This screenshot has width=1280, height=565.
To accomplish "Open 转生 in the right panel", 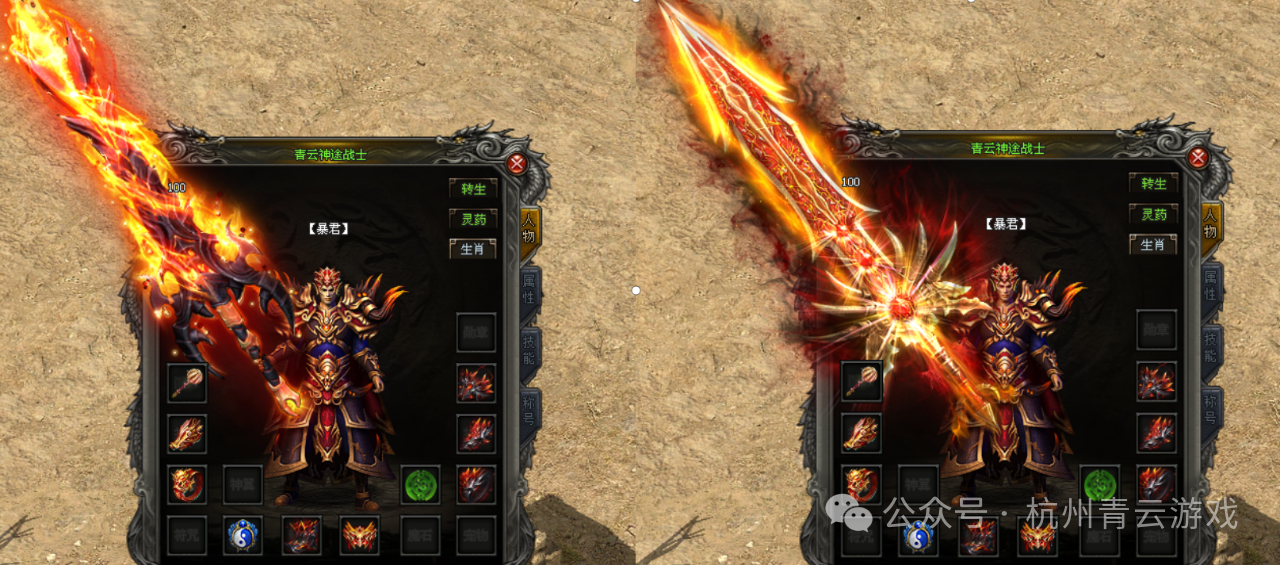I will 1153,184.
